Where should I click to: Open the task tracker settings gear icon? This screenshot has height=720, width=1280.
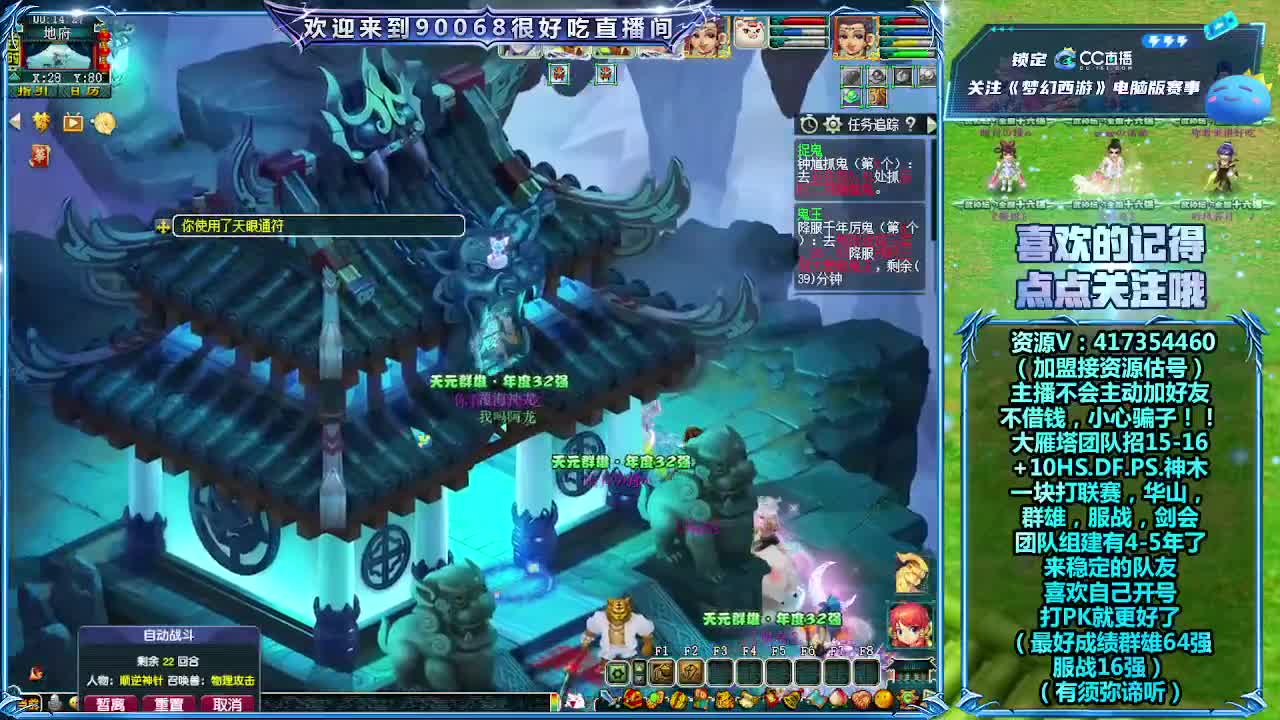[x=832, y=124]
